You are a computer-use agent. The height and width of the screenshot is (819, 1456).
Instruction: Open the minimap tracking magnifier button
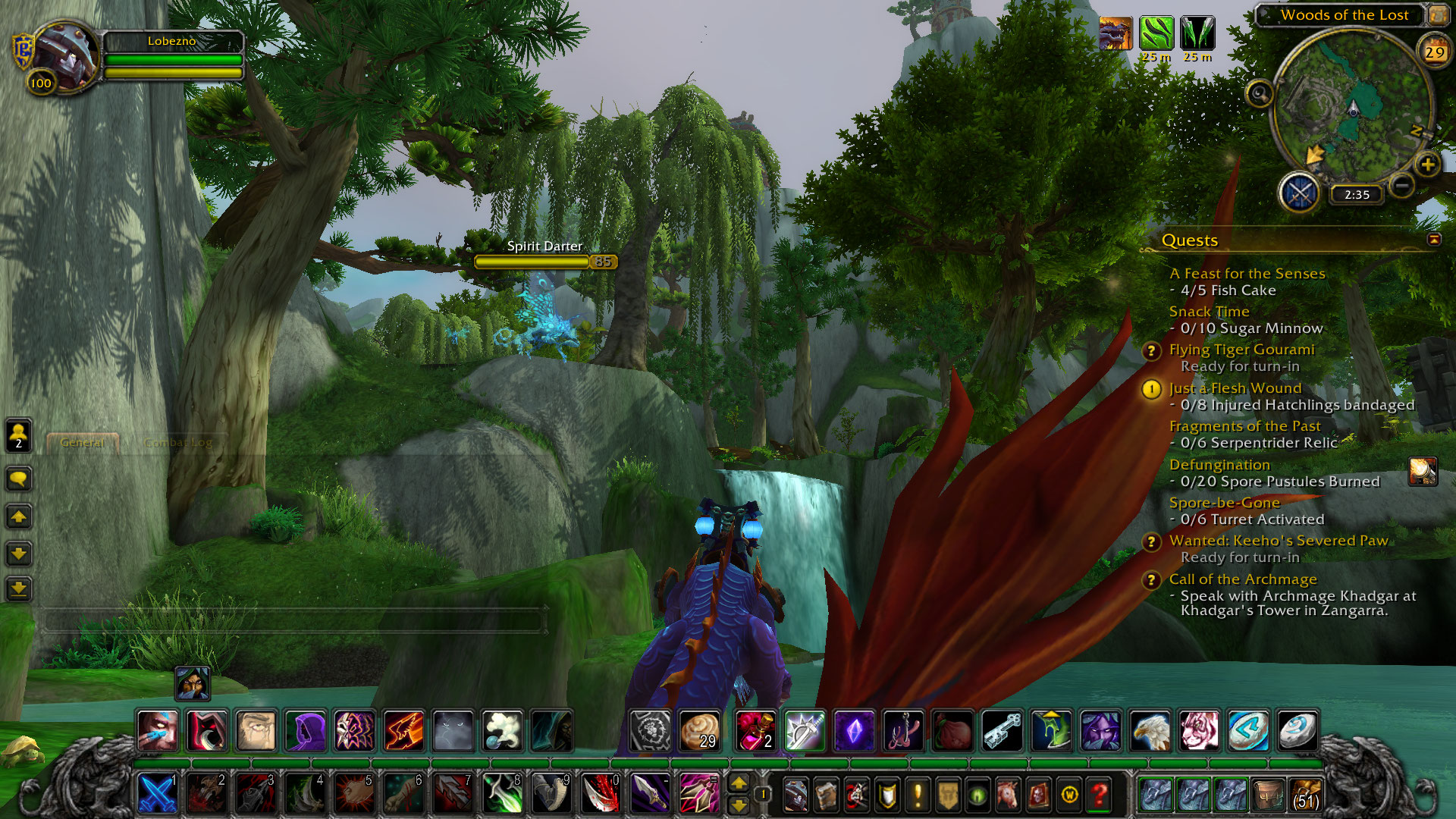[1260, 94]
